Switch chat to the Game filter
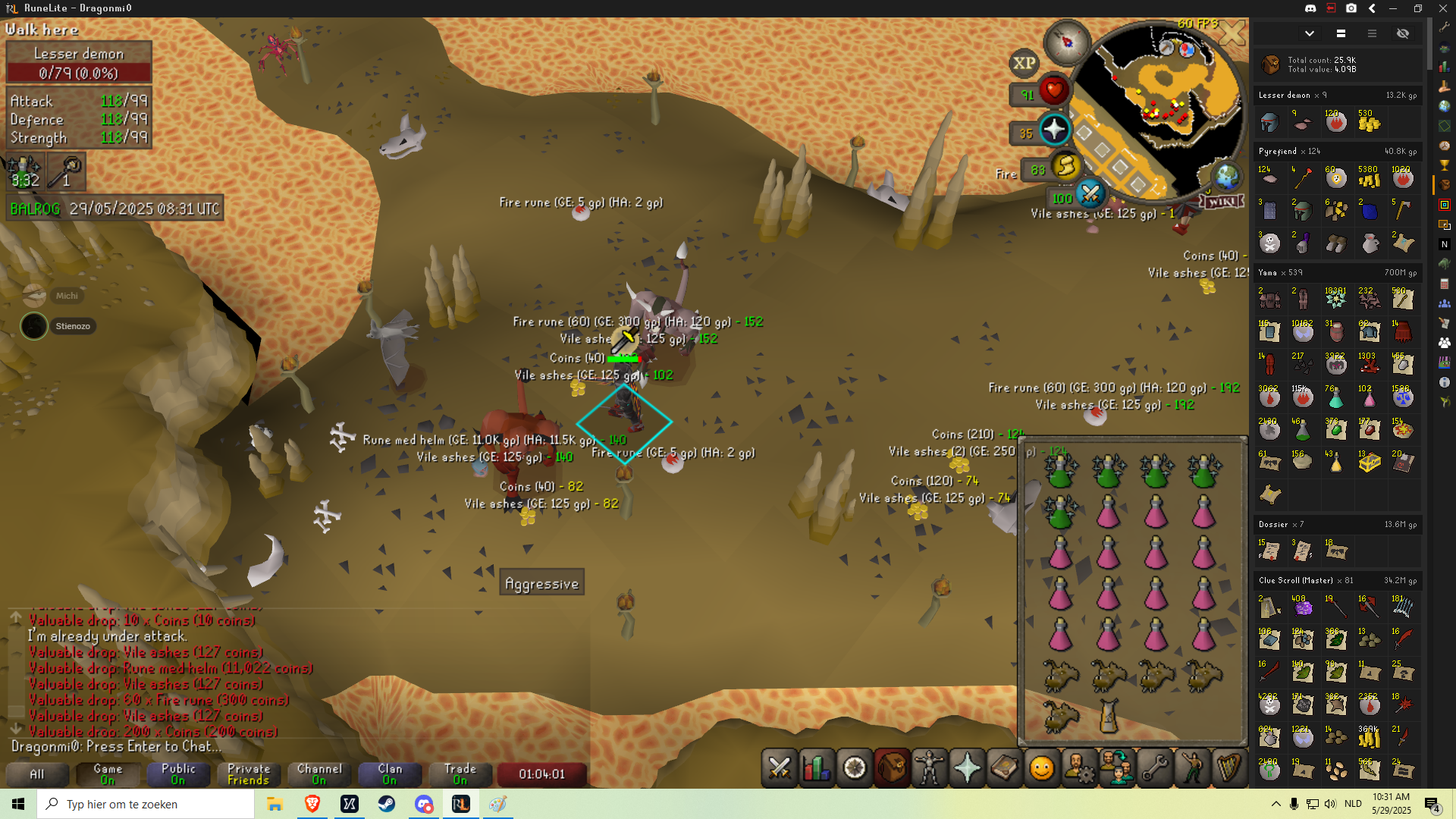Screen dimensions: 1456x819 (x=108, y=773)
